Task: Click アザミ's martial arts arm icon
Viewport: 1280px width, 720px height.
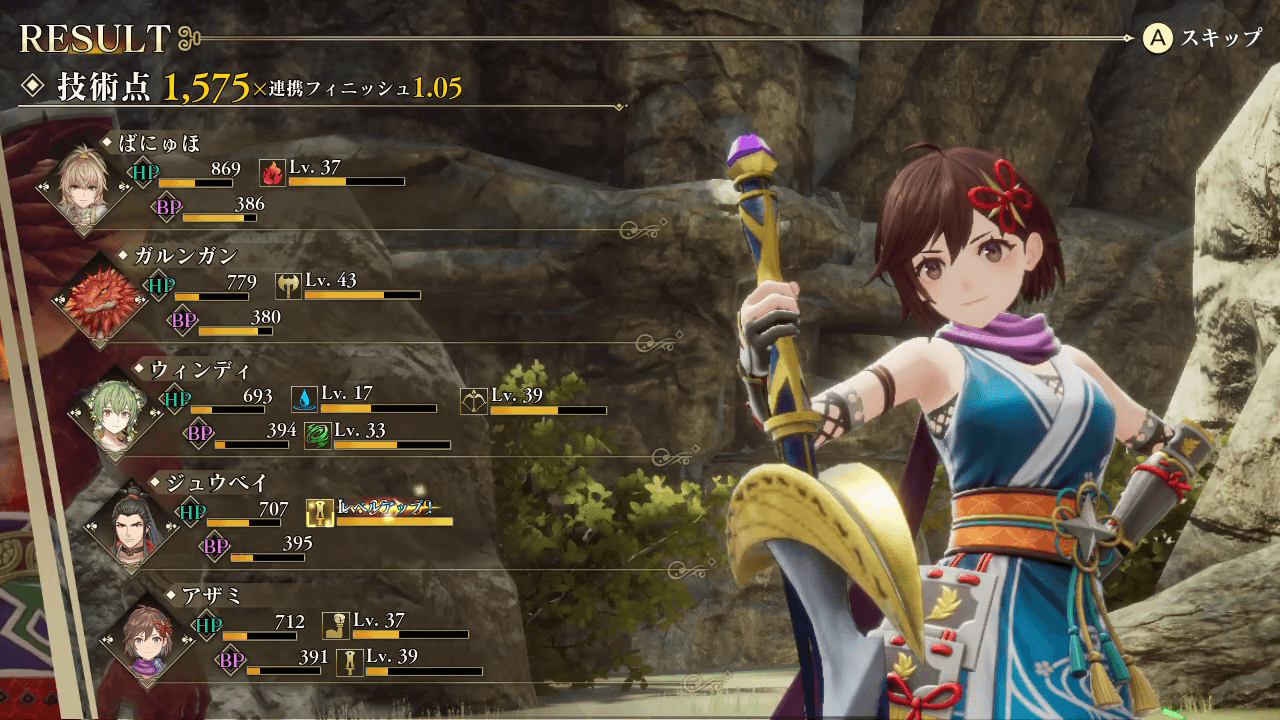Action: [336, 626]
